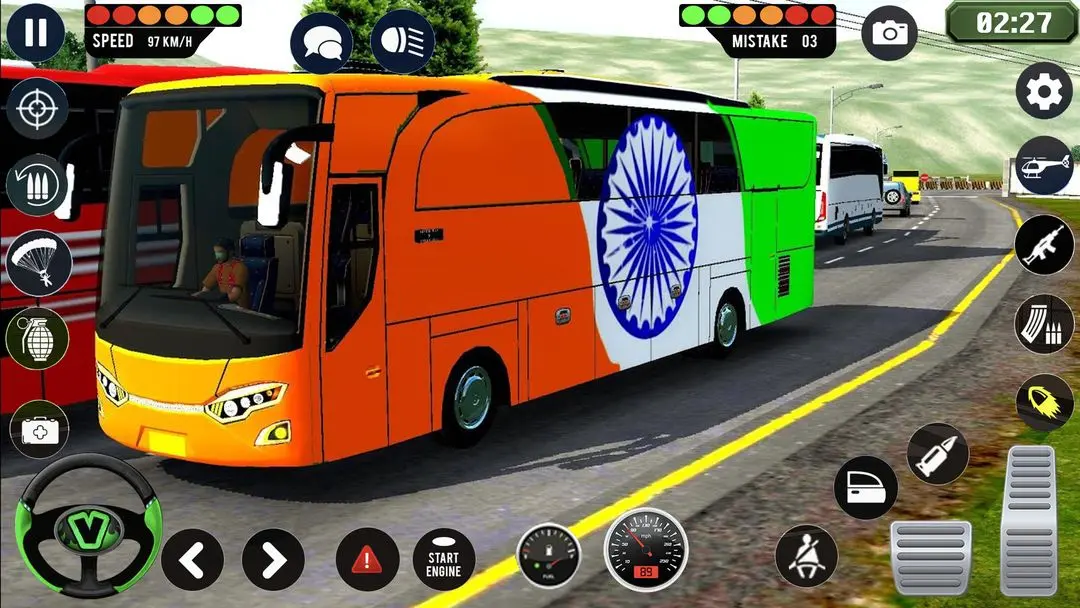Tap the helicopter icon
This screenshot has height=608, width=1080.
[x=1044, y=165]
